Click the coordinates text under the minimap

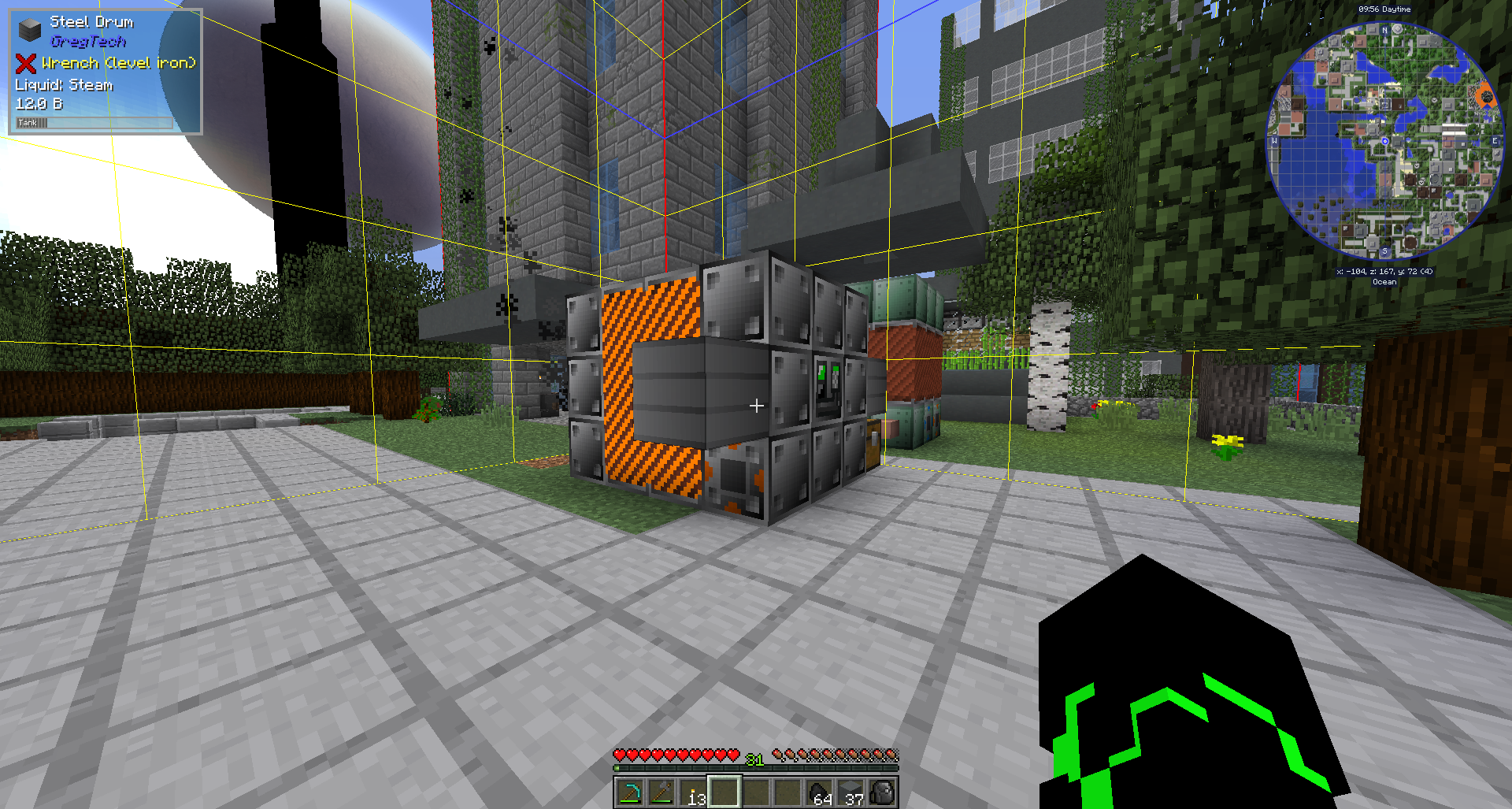(1385, 270)
